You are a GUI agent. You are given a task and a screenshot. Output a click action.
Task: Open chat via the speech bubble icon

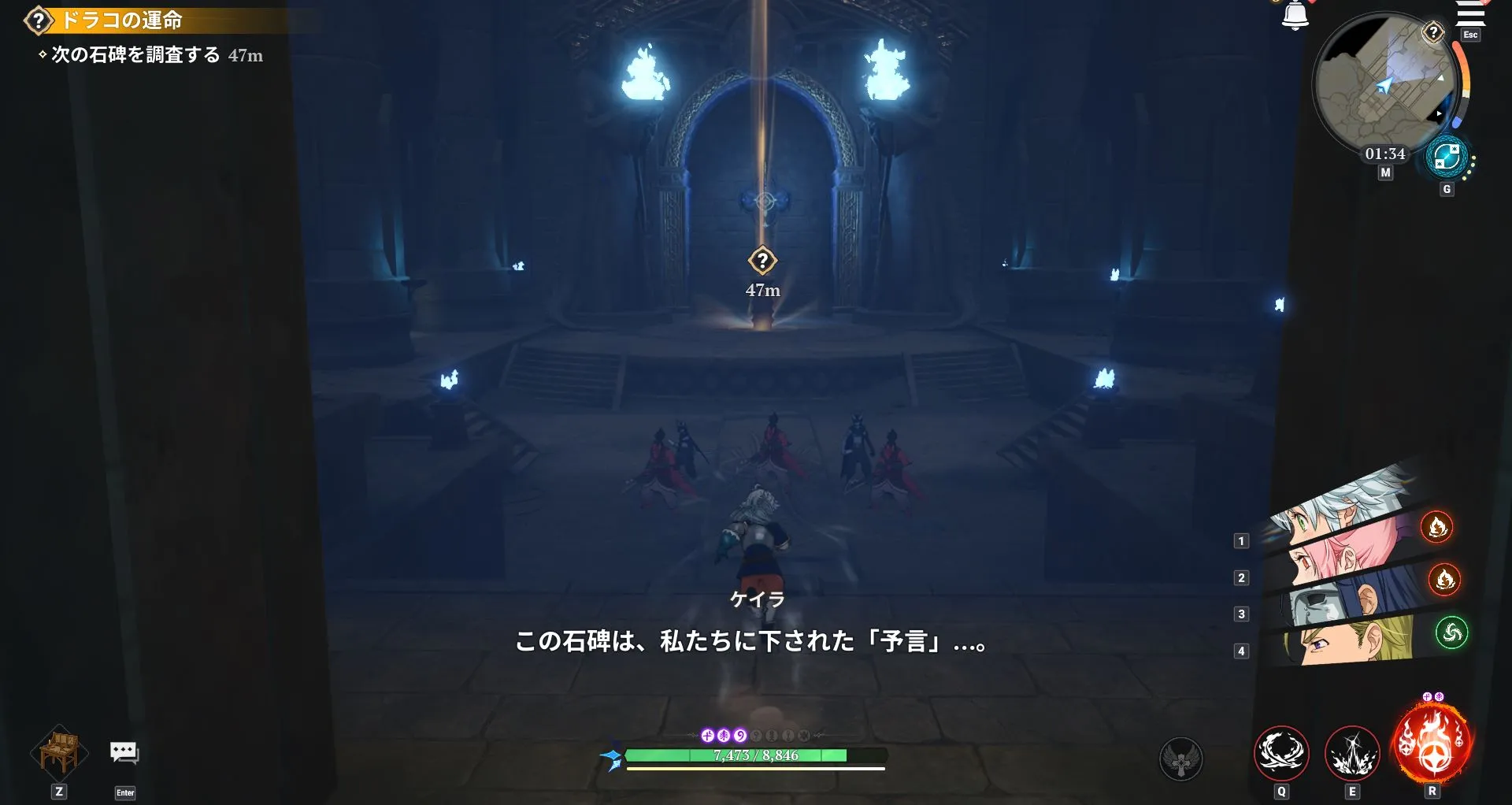[124, 754]
